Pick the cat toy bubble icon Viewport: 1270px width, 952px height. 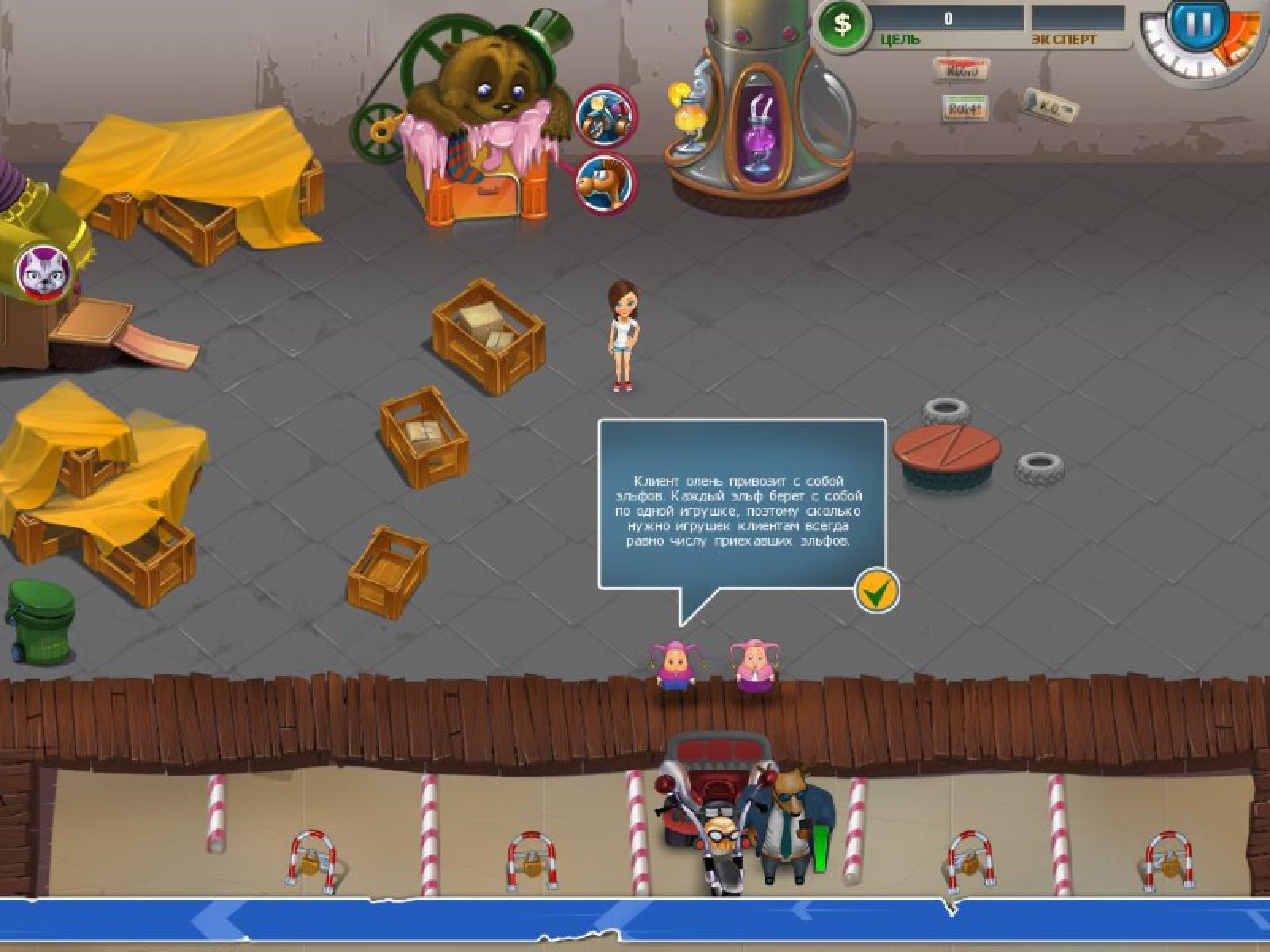[44, 272]
